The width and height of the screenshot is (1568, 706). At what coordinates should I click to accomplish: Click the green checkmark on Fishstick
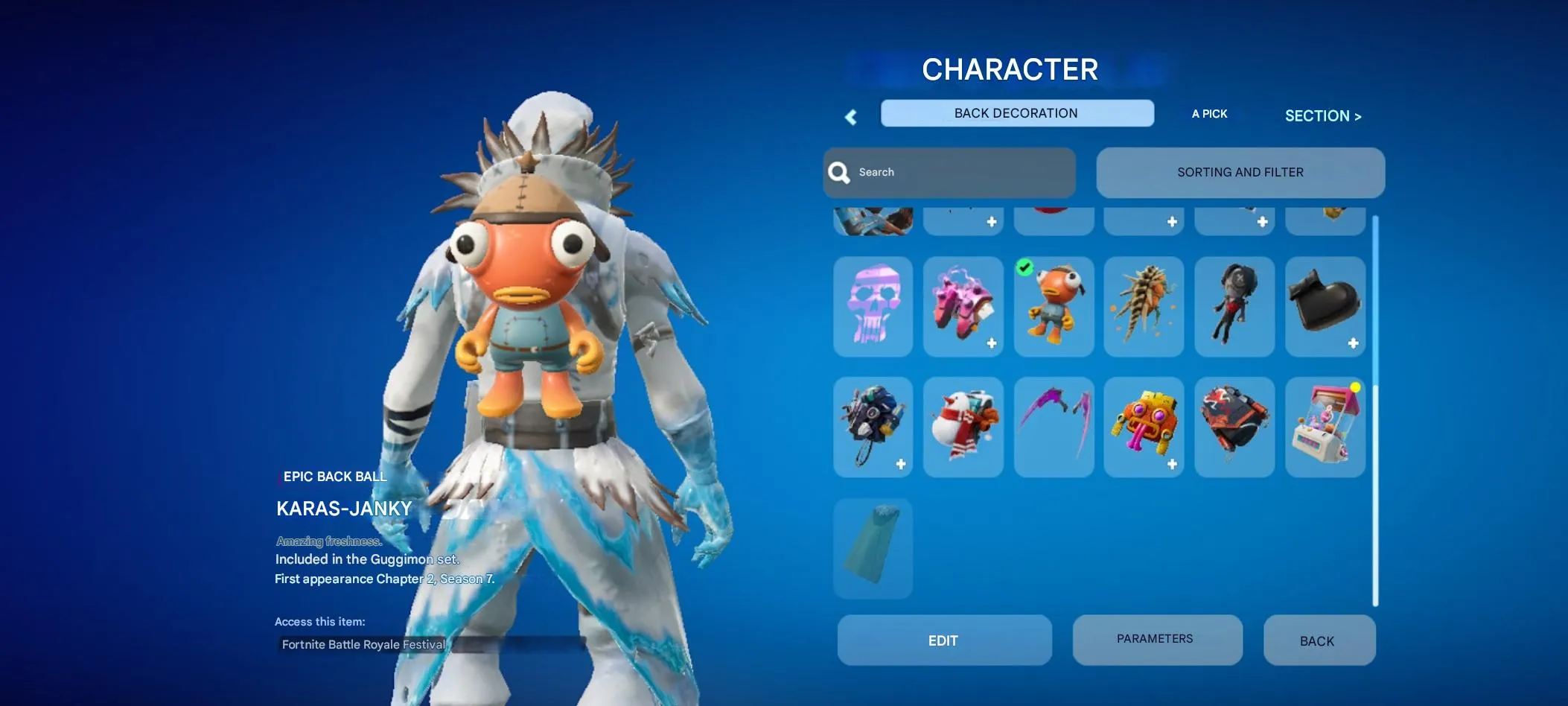click(x=1026, y=267)
